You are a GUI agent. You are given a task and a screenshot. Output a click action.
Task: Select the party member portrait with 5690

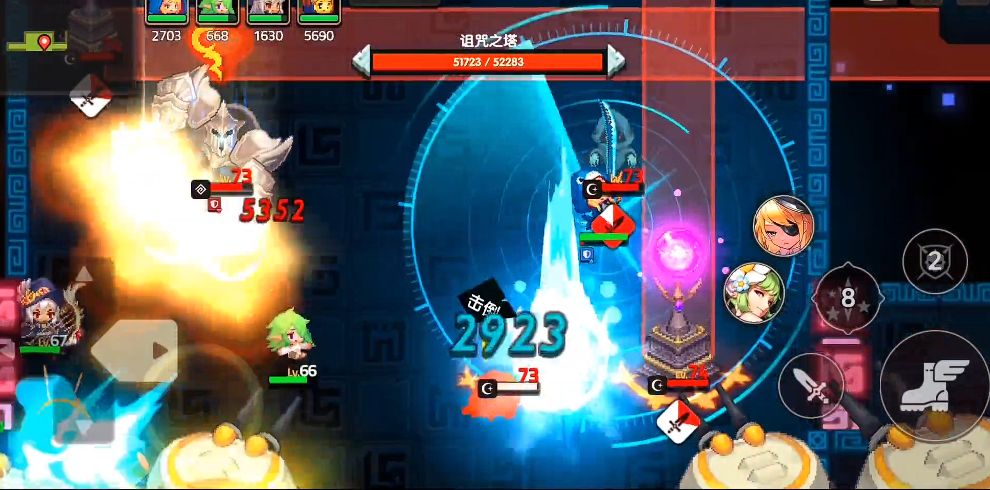click(x=319, y=11)
